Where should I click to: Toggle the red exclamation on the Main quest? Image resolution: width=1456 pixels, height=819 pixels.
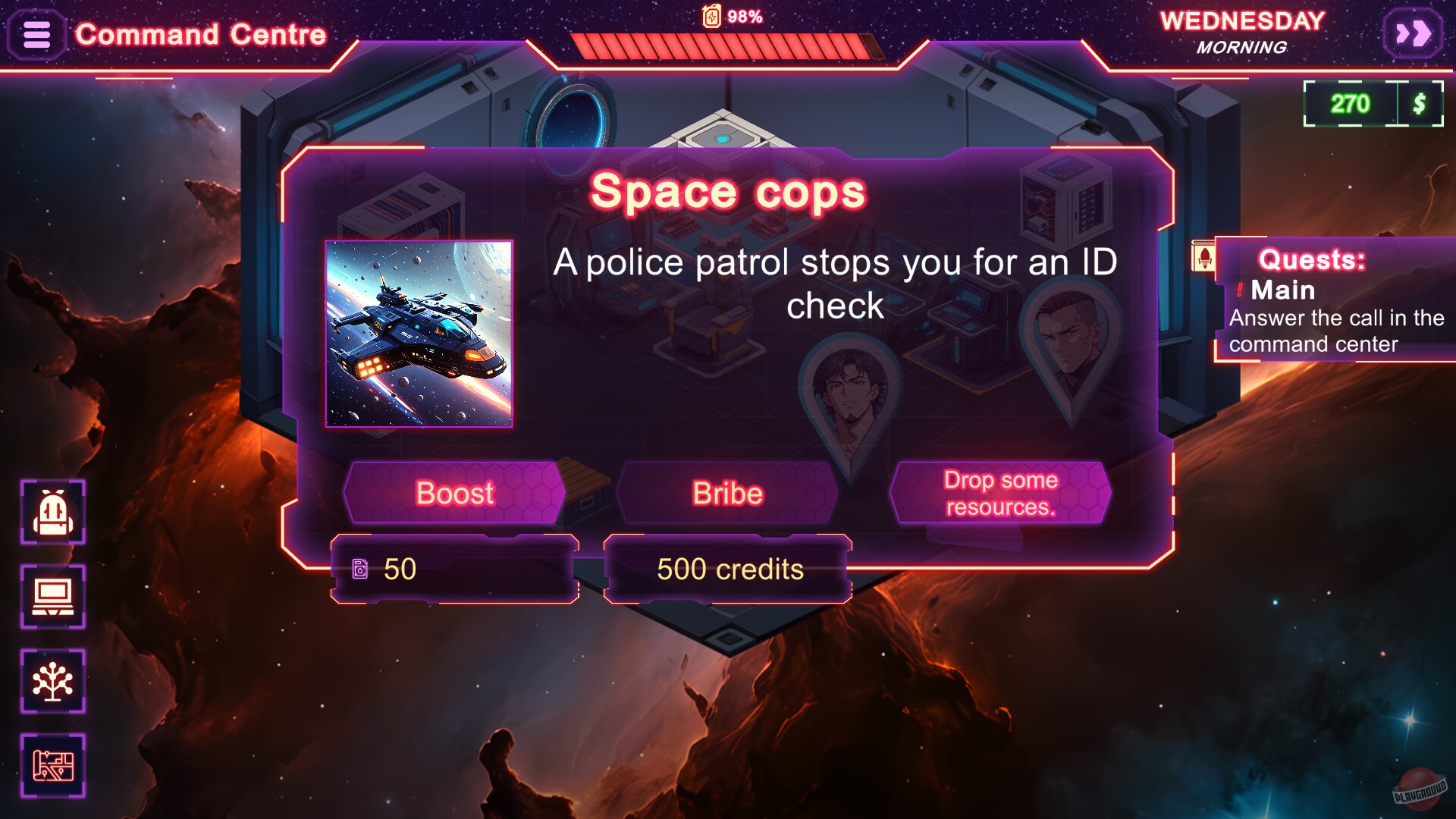pyautogui.click(x=1241, y=290)
